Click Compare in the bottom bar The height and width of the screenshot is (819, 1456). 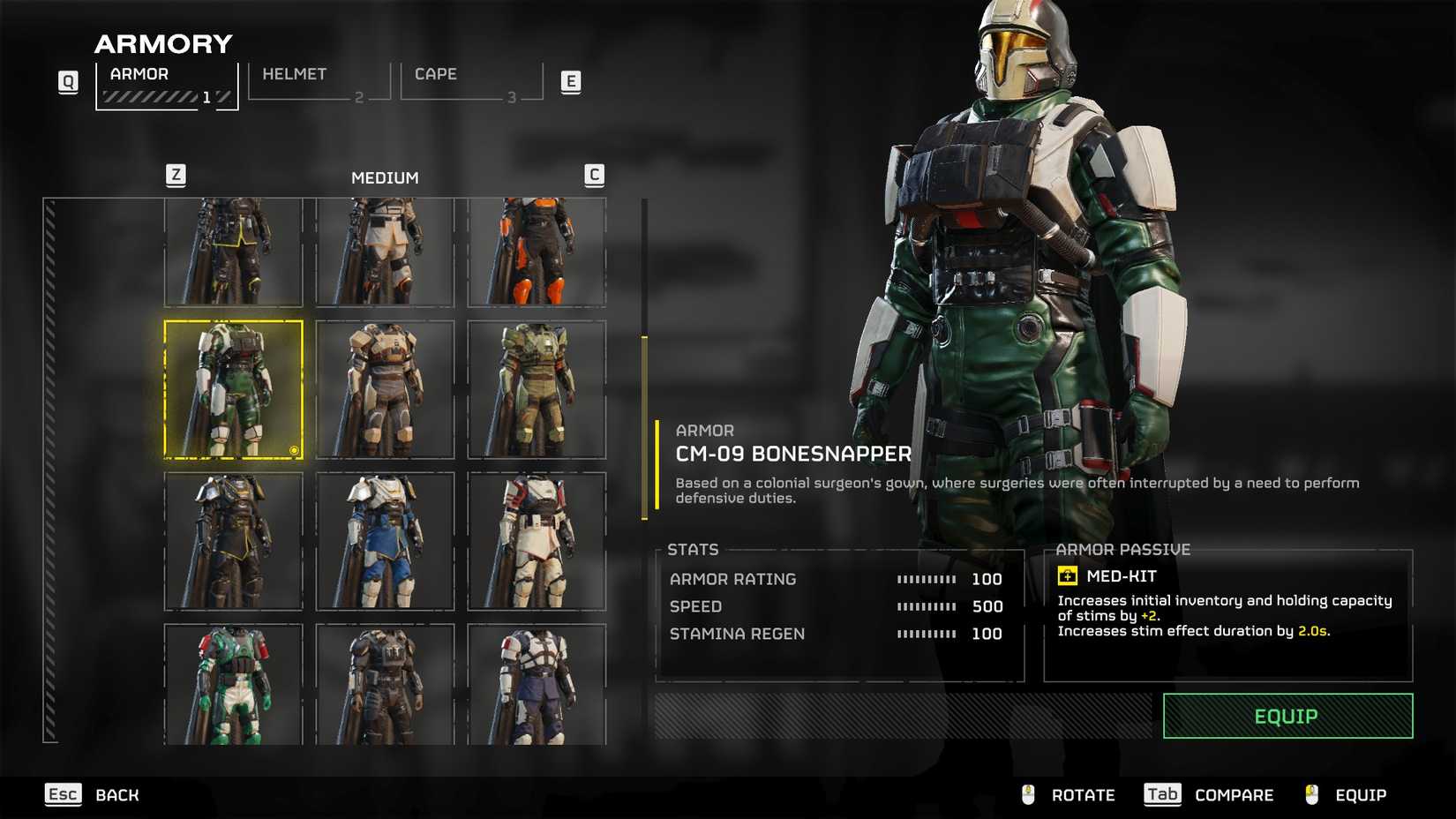pyautogui.click(x=1233, y=794)
